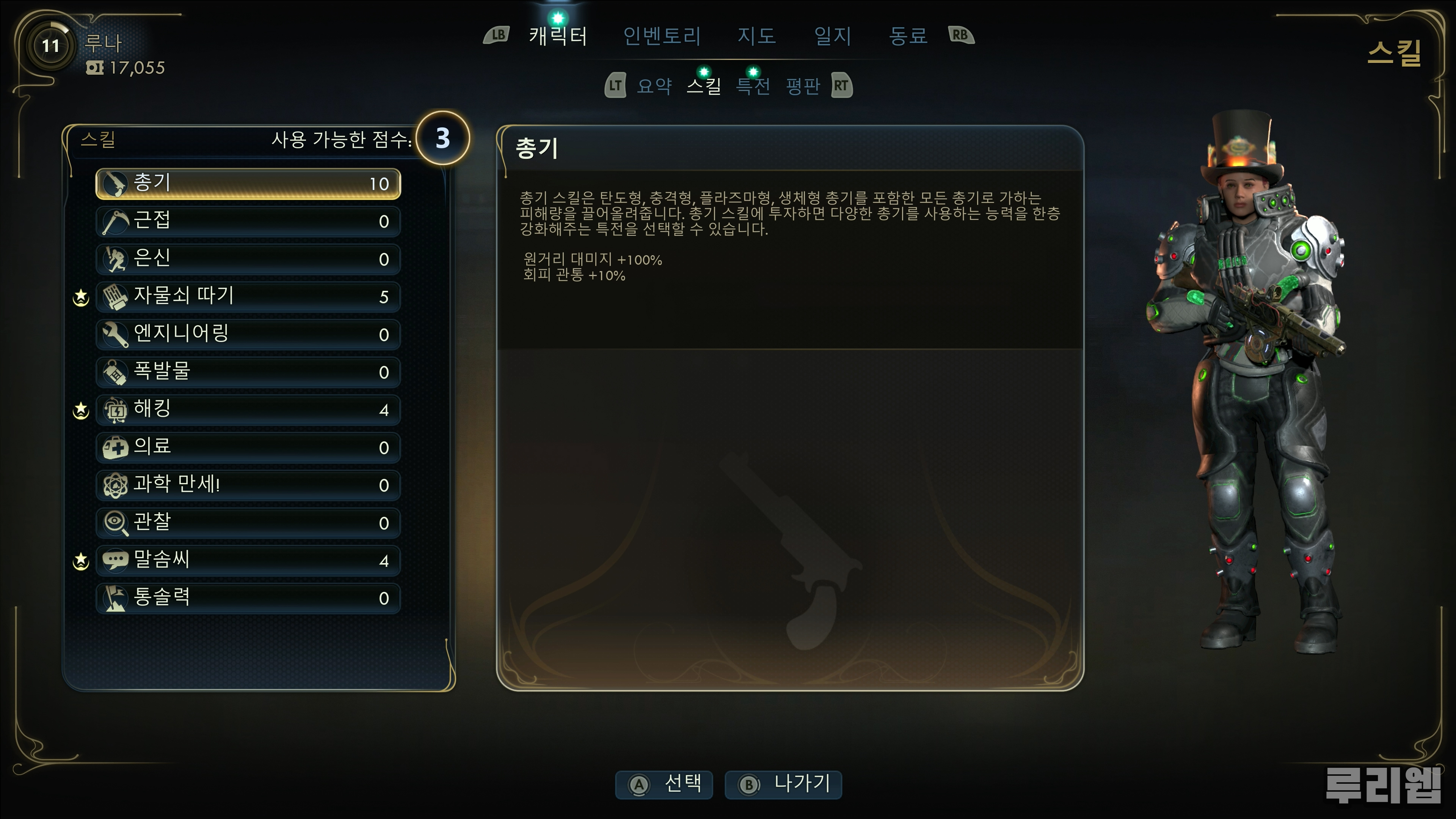Select the 캐릭터 tab

558,36
